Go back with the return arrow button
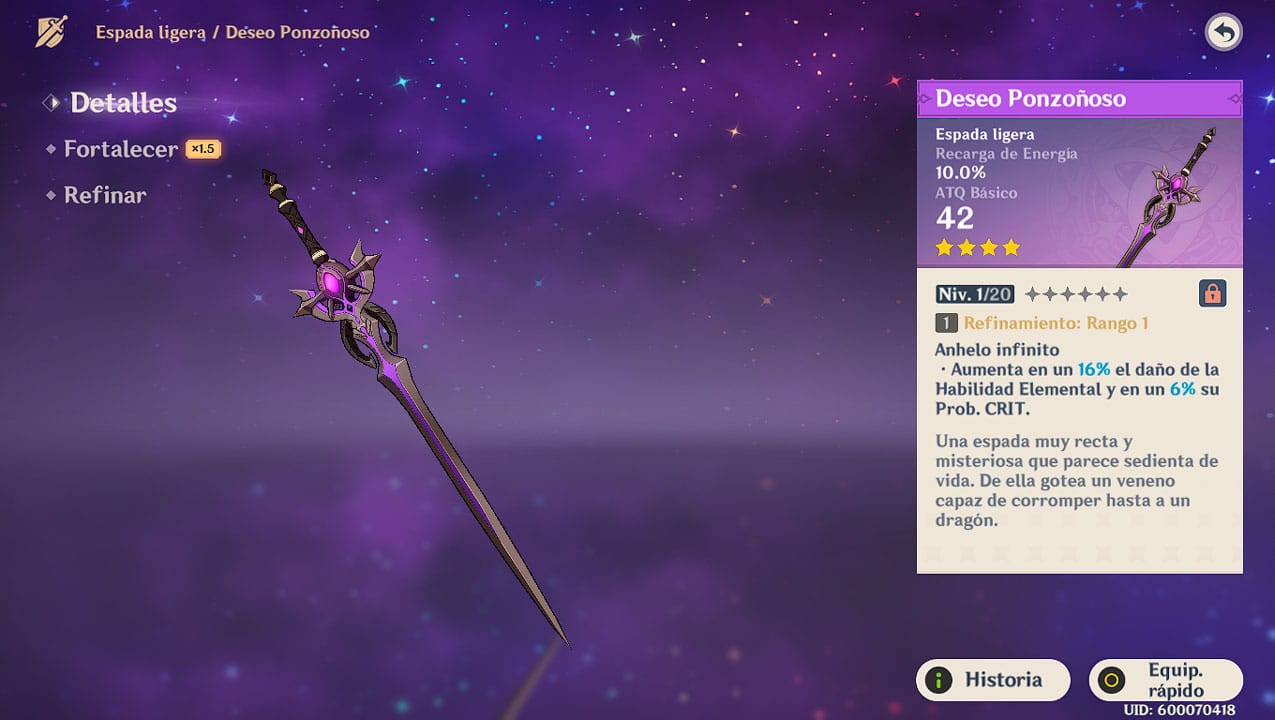1275x720 pixels. click(1223, 33)
